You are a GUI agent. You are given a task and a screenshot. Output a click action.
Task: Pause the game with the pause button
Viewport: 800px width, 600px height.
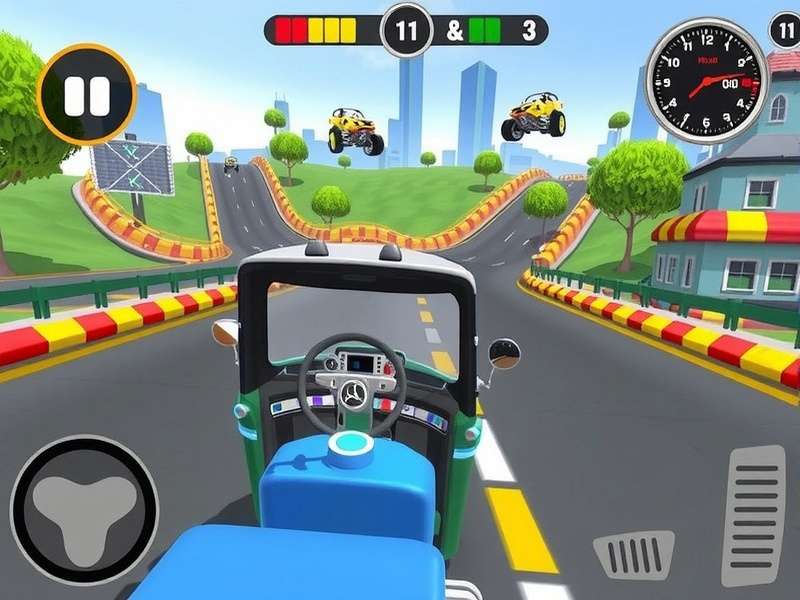86,95
